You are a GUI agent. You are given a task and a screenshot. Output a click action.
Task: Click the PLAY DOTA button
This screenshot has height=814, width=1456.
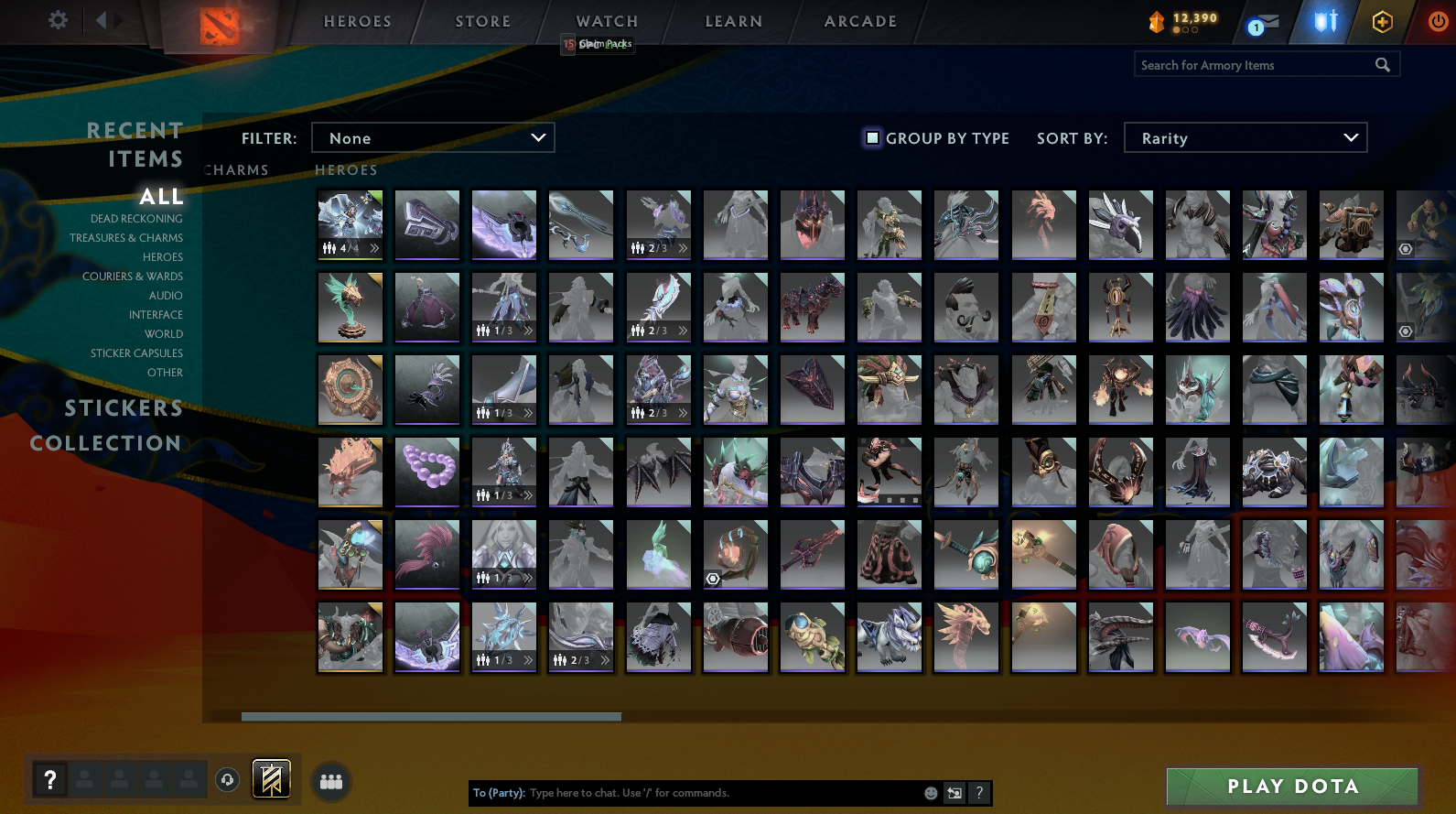click(x=1291, y=786)
